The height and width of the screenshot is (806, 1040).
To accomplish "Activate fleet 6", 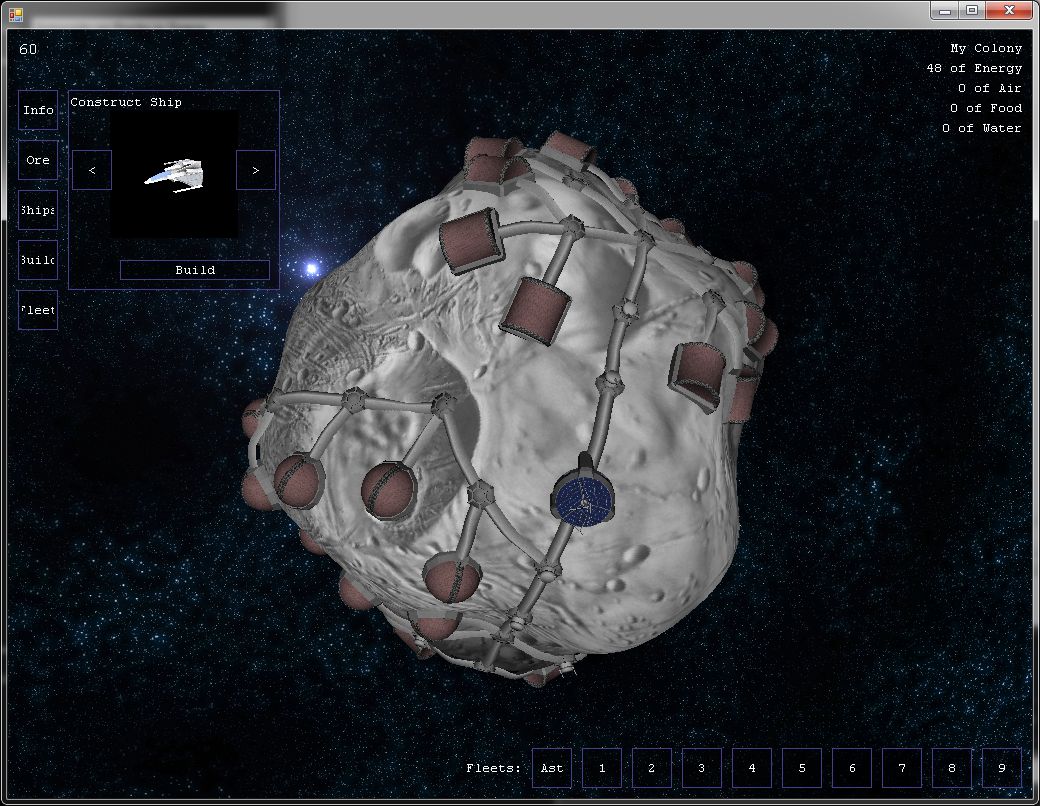I will pos(852,768).
